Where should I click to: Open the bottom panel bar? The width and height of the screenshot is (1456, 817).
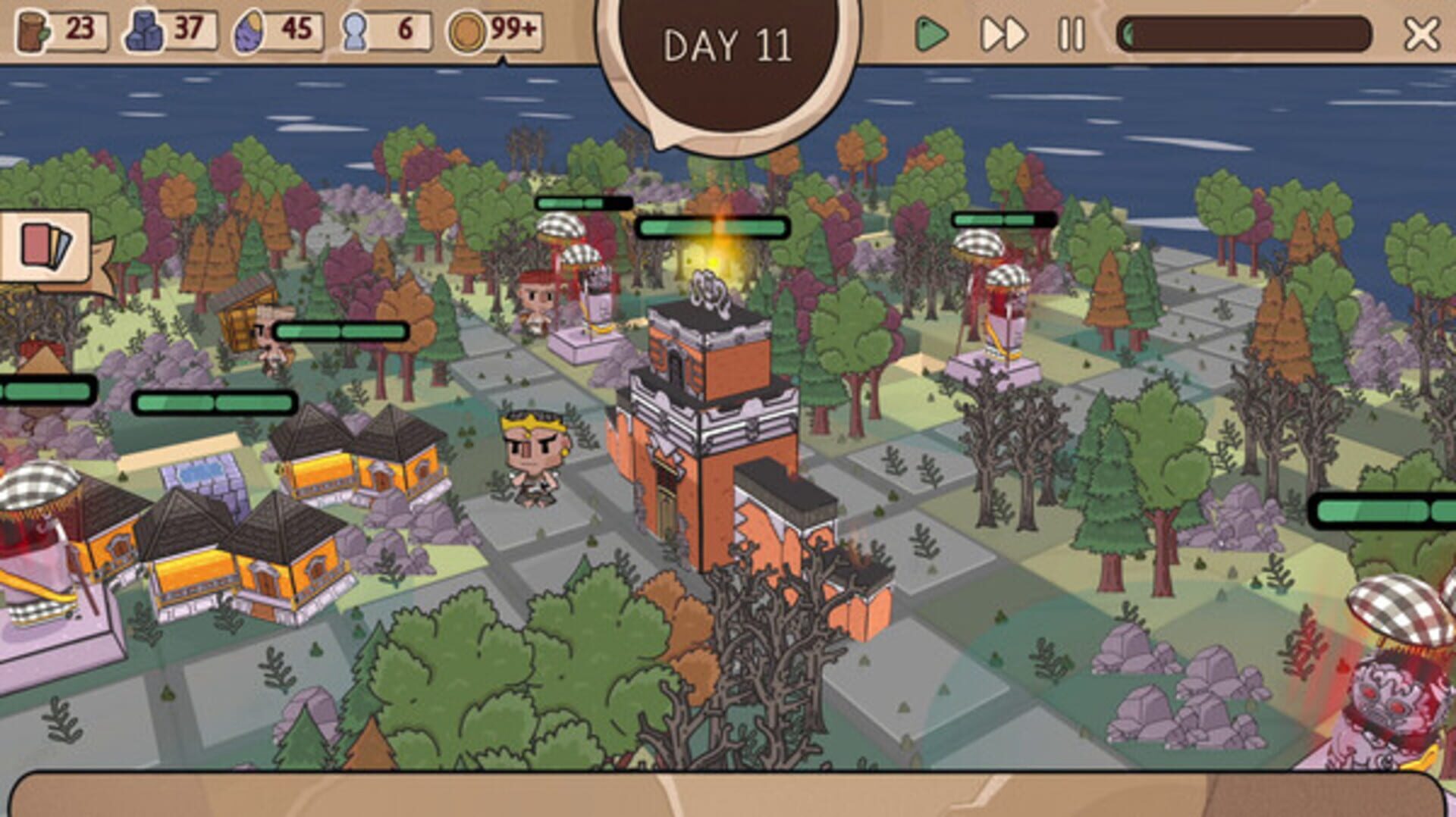[728, 796]
